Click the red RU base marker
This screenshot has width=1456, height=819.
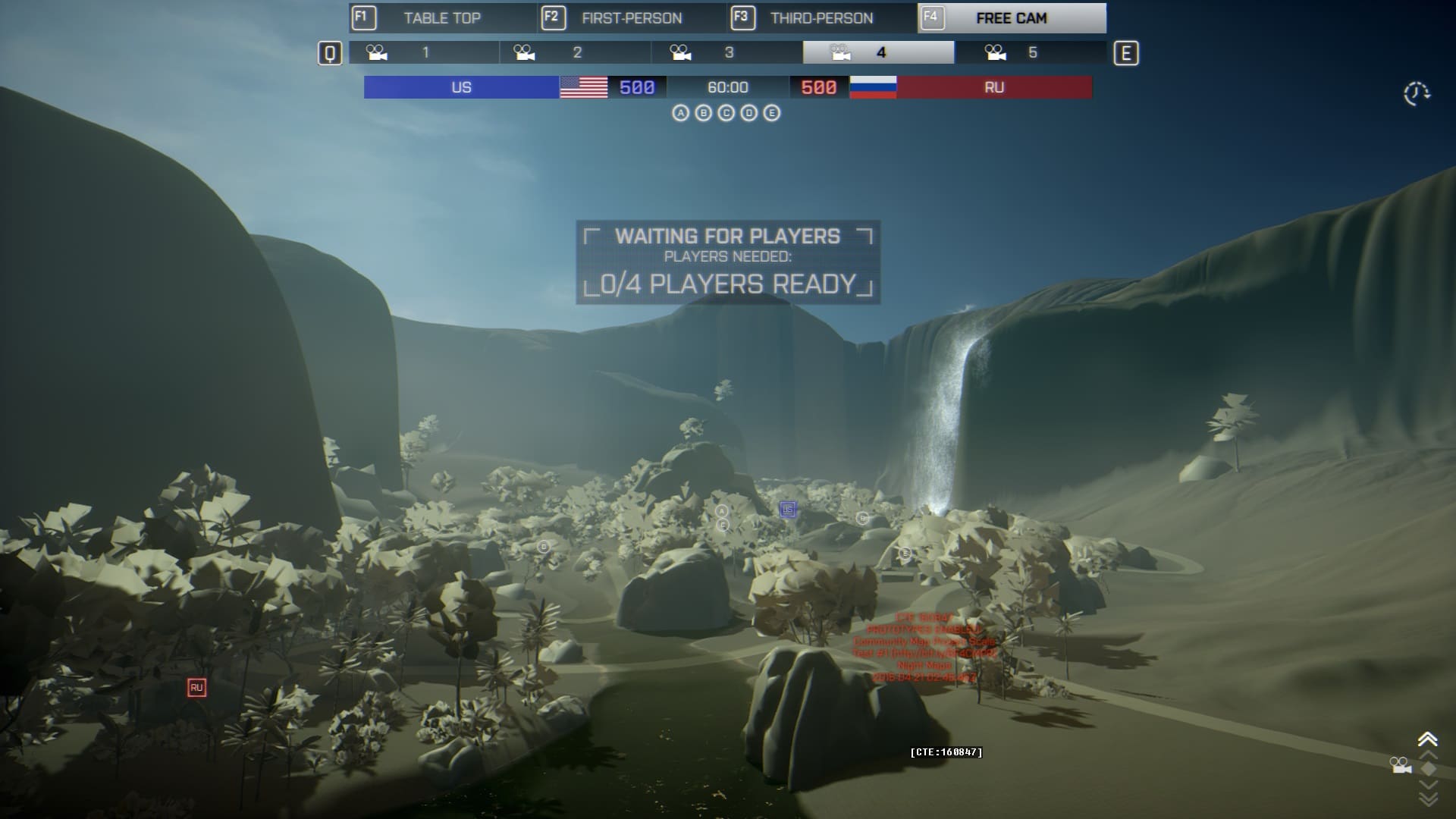pos(196,688)
